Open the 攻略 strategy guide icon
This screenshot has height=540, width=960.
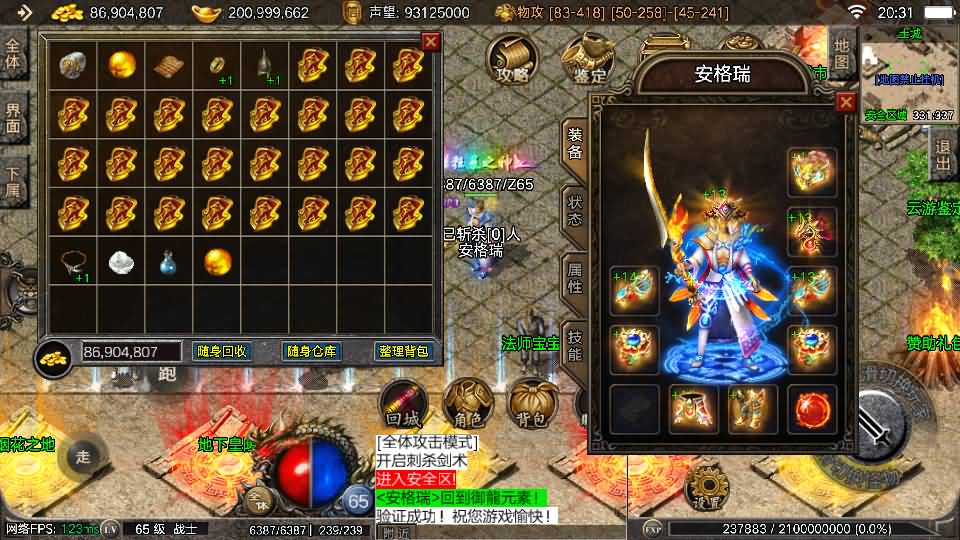(512, 59)
